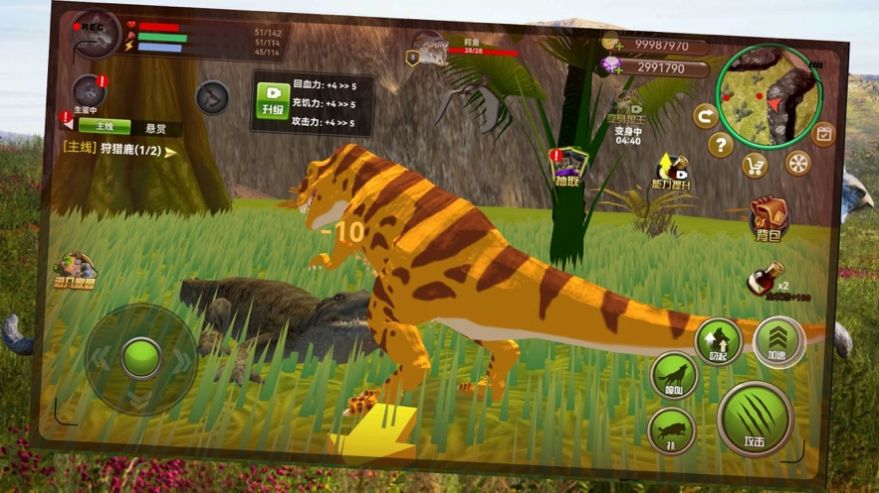This screenshot has width=879, height=493.
Task: Switch to the bounty quest tab
Action: (x=155, y=129)
